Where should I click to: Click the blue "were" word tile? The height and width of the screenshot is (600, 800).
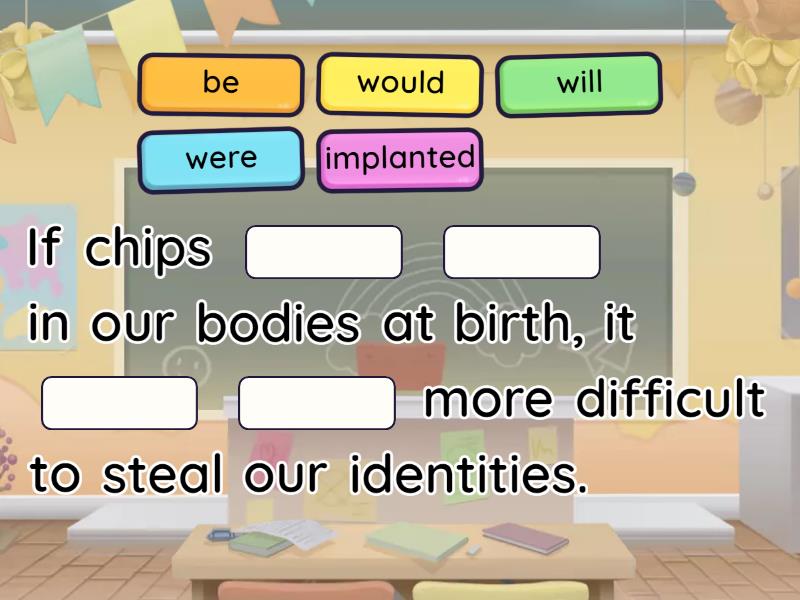[221, 159]
